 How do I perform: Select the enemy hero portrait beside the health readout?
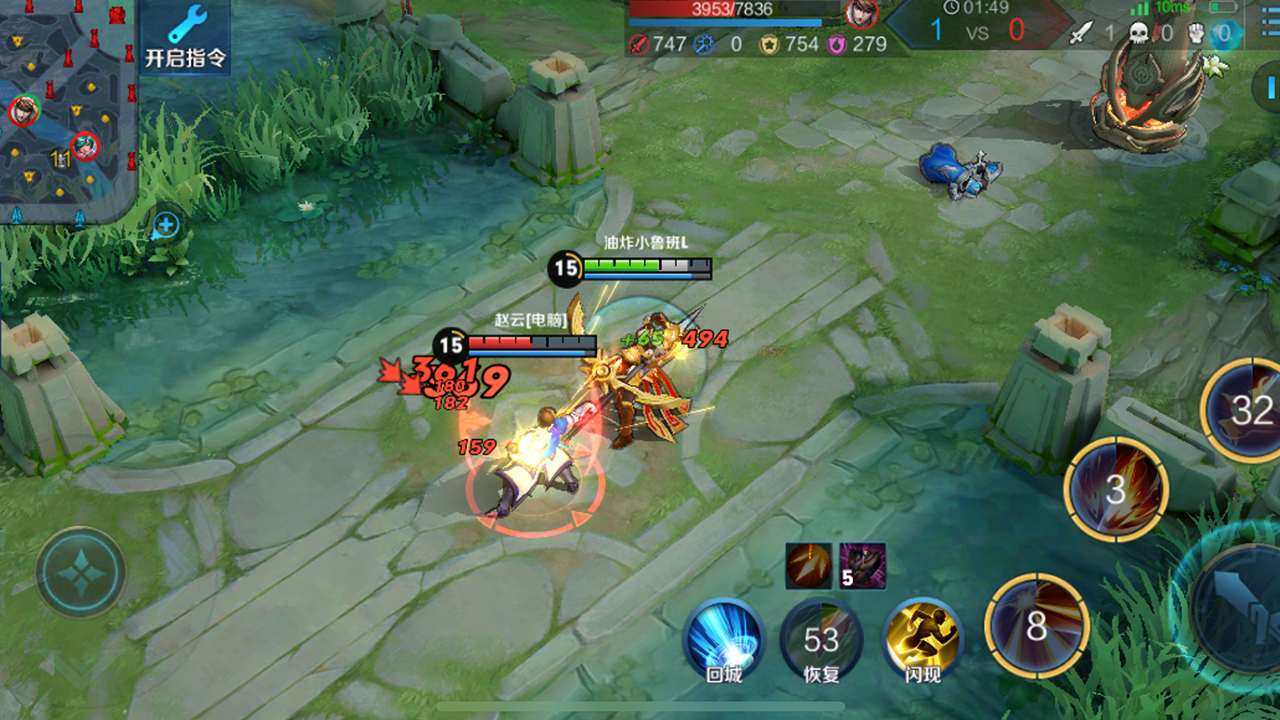[860, 13]
